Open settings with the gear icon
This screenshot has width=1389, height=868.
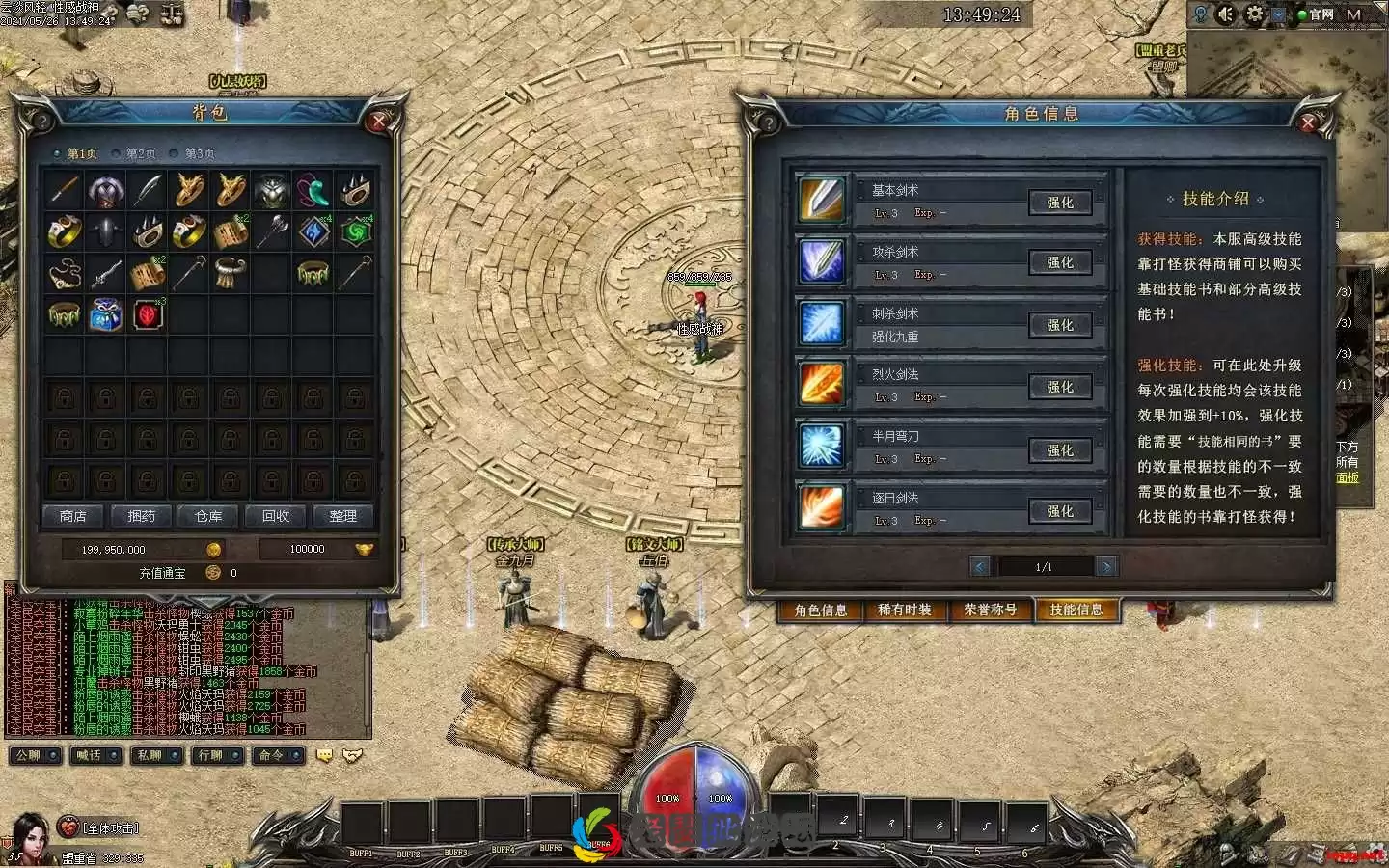(x=1254, y=14)
